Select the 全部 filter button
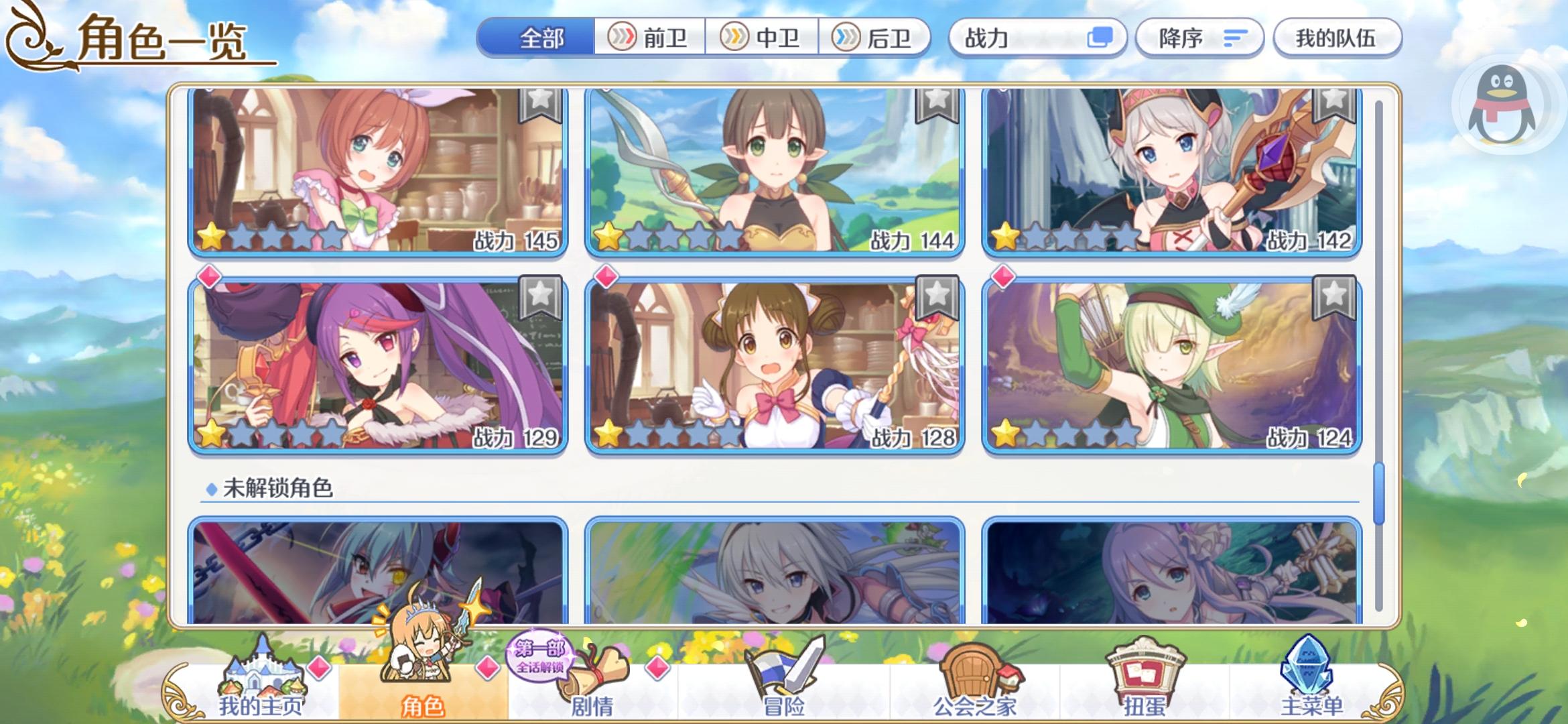 [x=542, y=38]
